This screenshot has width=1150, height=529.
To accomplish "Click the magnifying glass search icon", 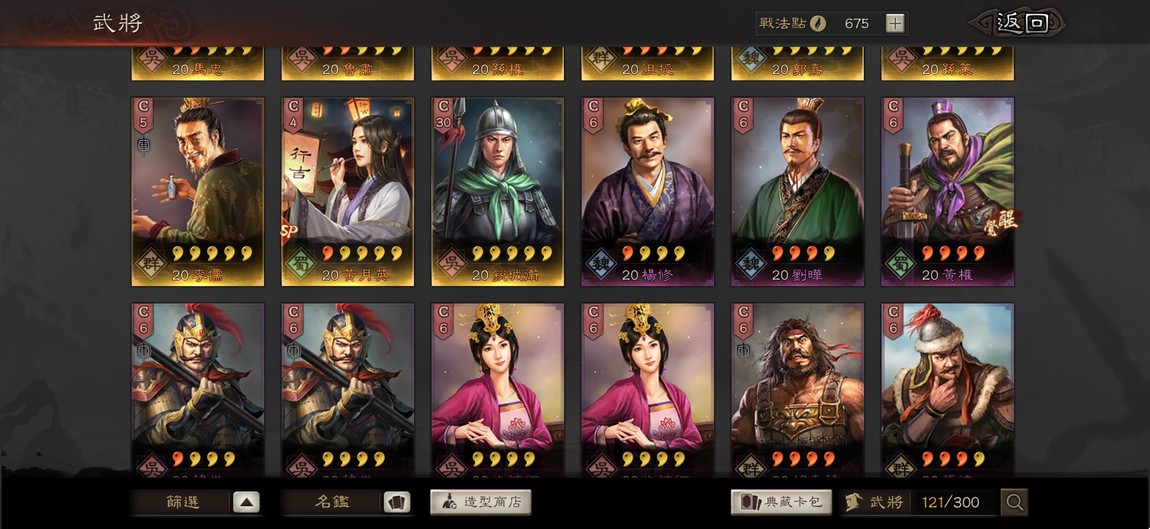I will pos(1014,502).
